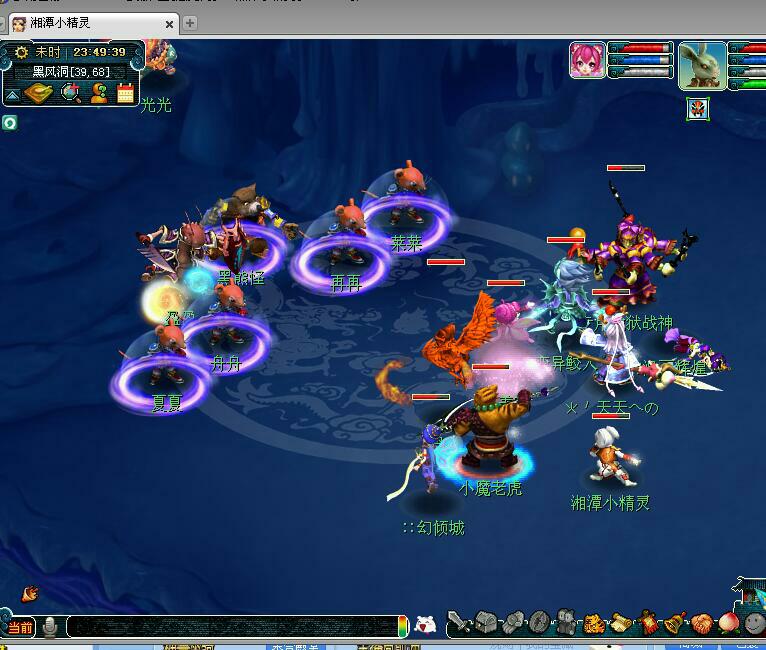Screen dimensions: 766x650
Task: Click the small green round icon
Action: [x=9, y=122]
